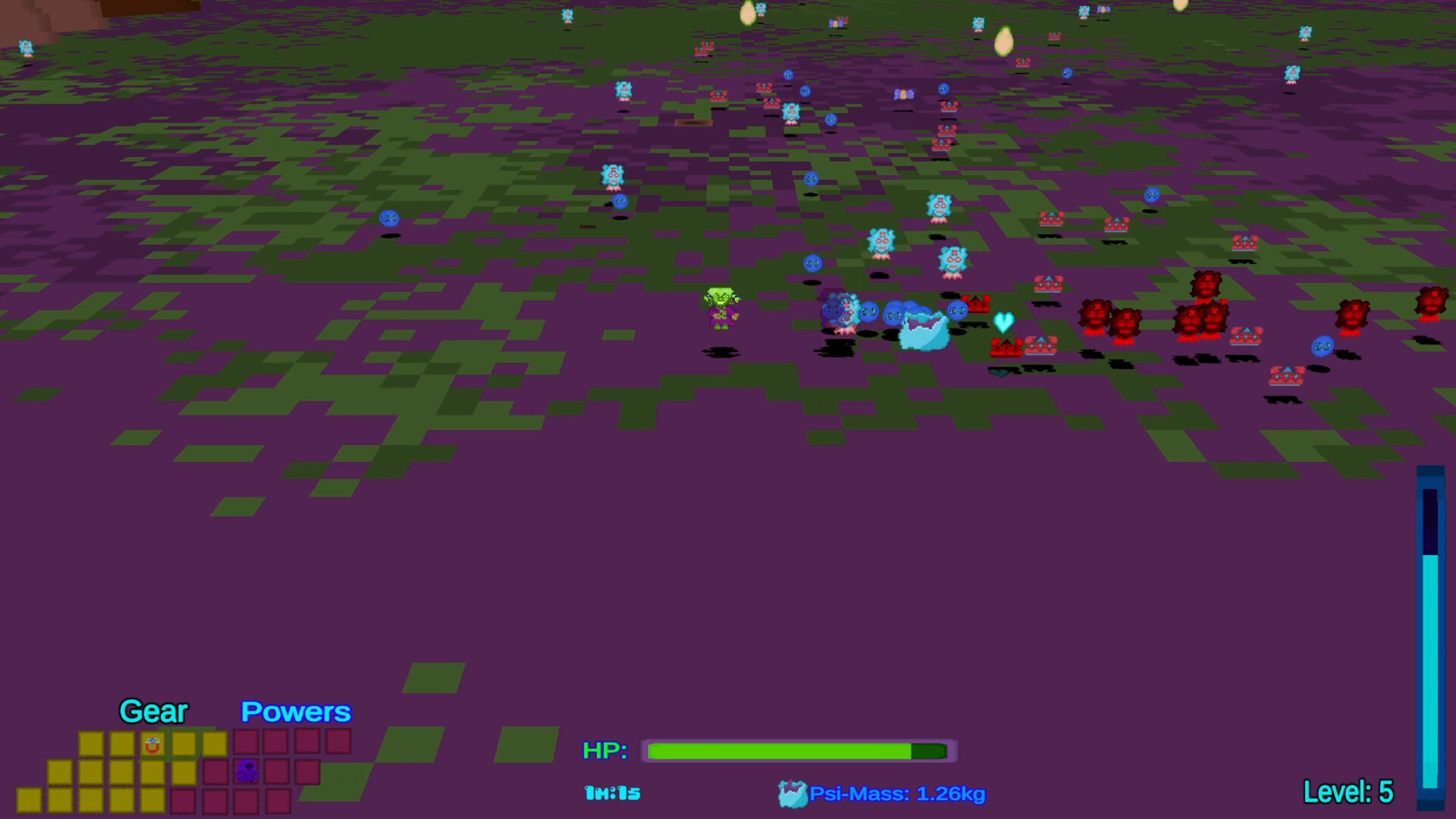
Task: Select the purple blob power in Powers grid
Action: coord(246,772)
